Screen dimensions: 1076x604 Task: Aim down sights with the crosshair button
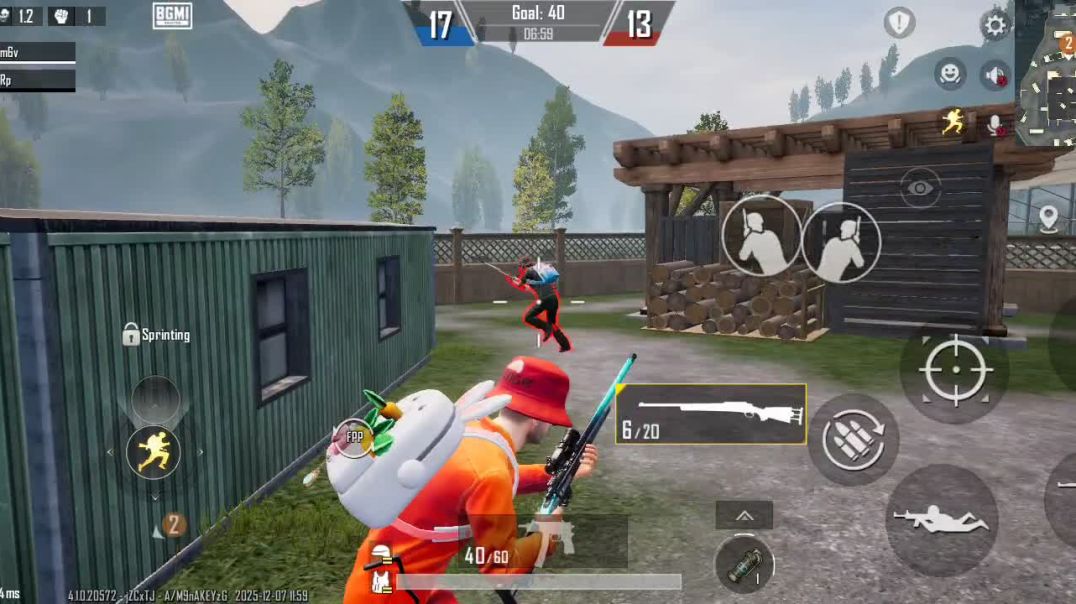(x=954, y=370)
